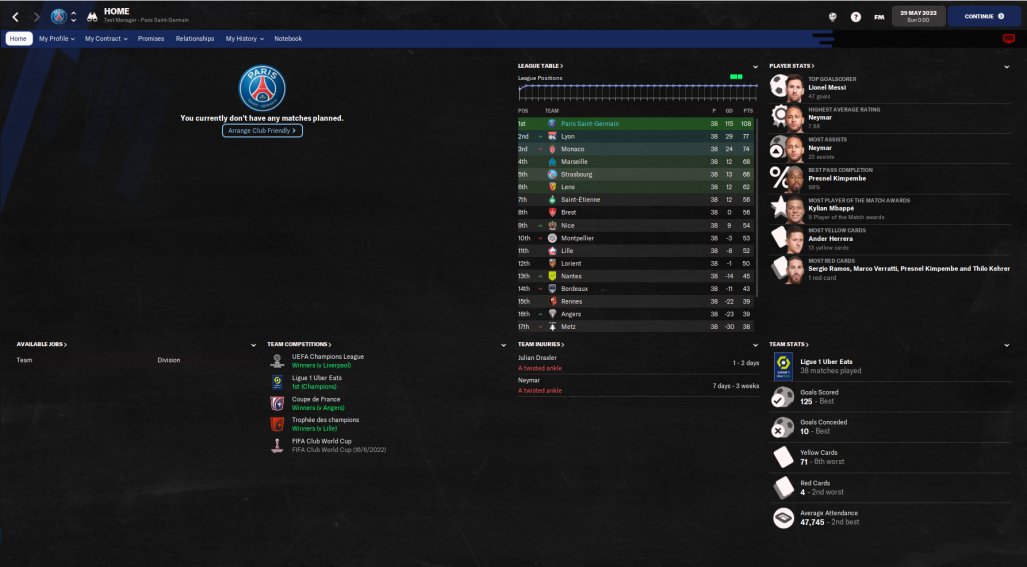Switch to the Notebook tab

click(x=288, y=39)
